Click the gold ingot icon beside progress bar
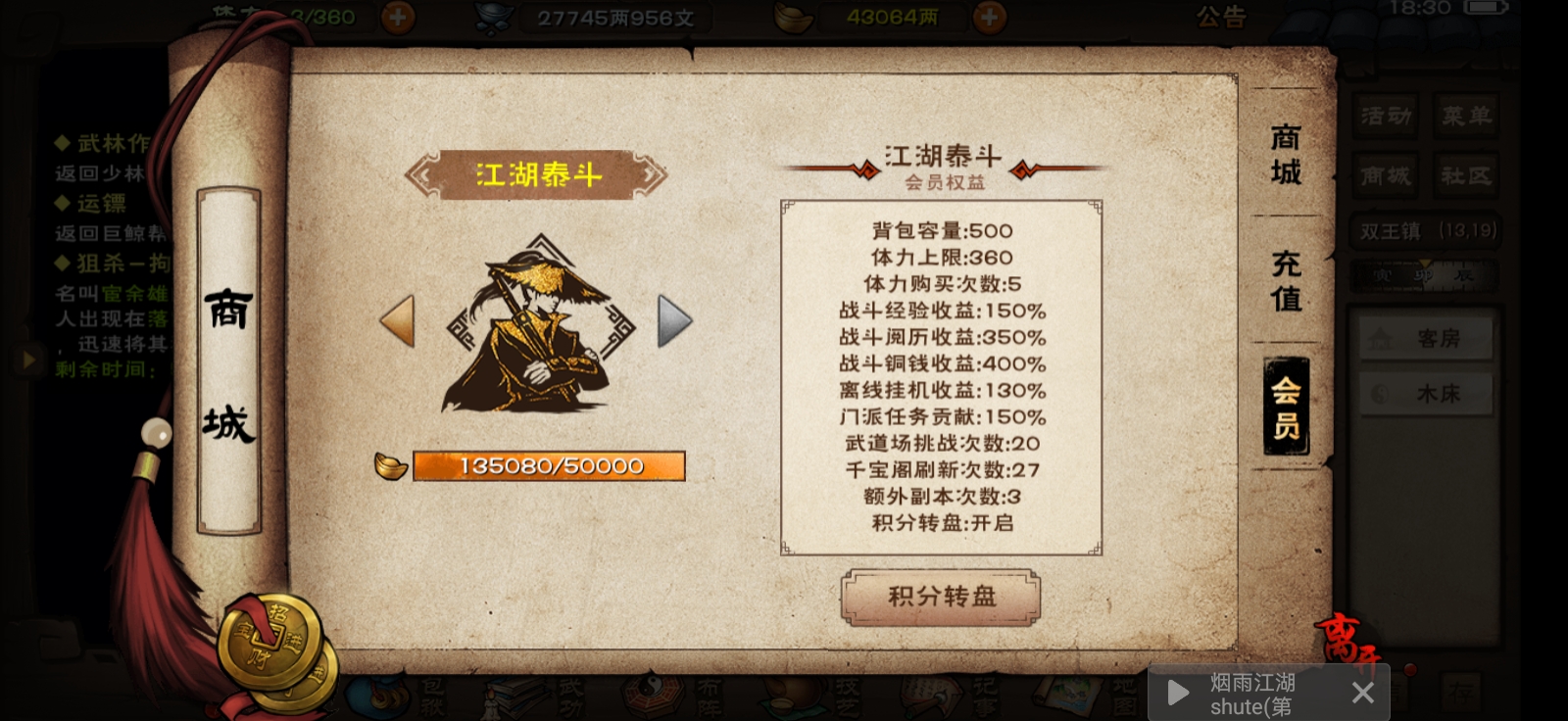Image resolution: width=1568 pixels, height=721 pixels. point(391,466)
